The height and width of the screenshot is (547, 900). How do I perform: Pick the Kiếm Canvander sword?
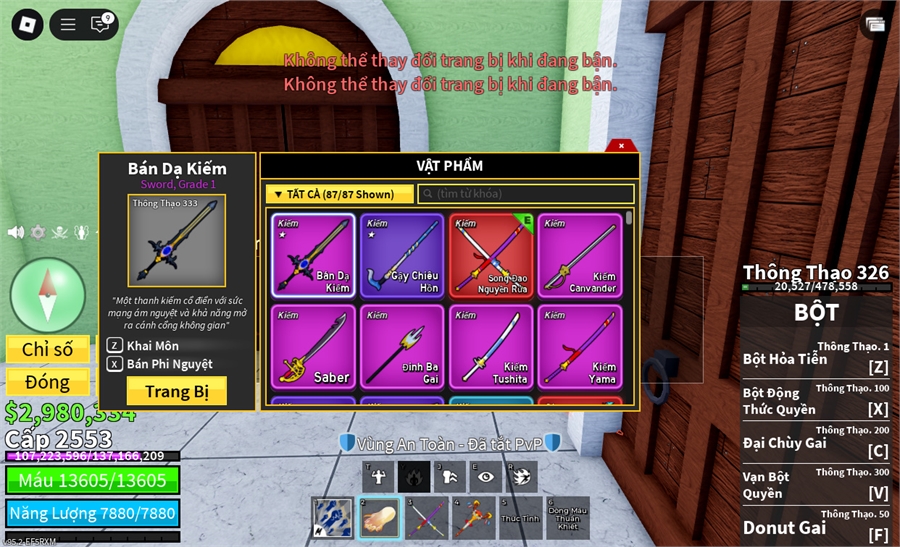click(x=580, y=255)
